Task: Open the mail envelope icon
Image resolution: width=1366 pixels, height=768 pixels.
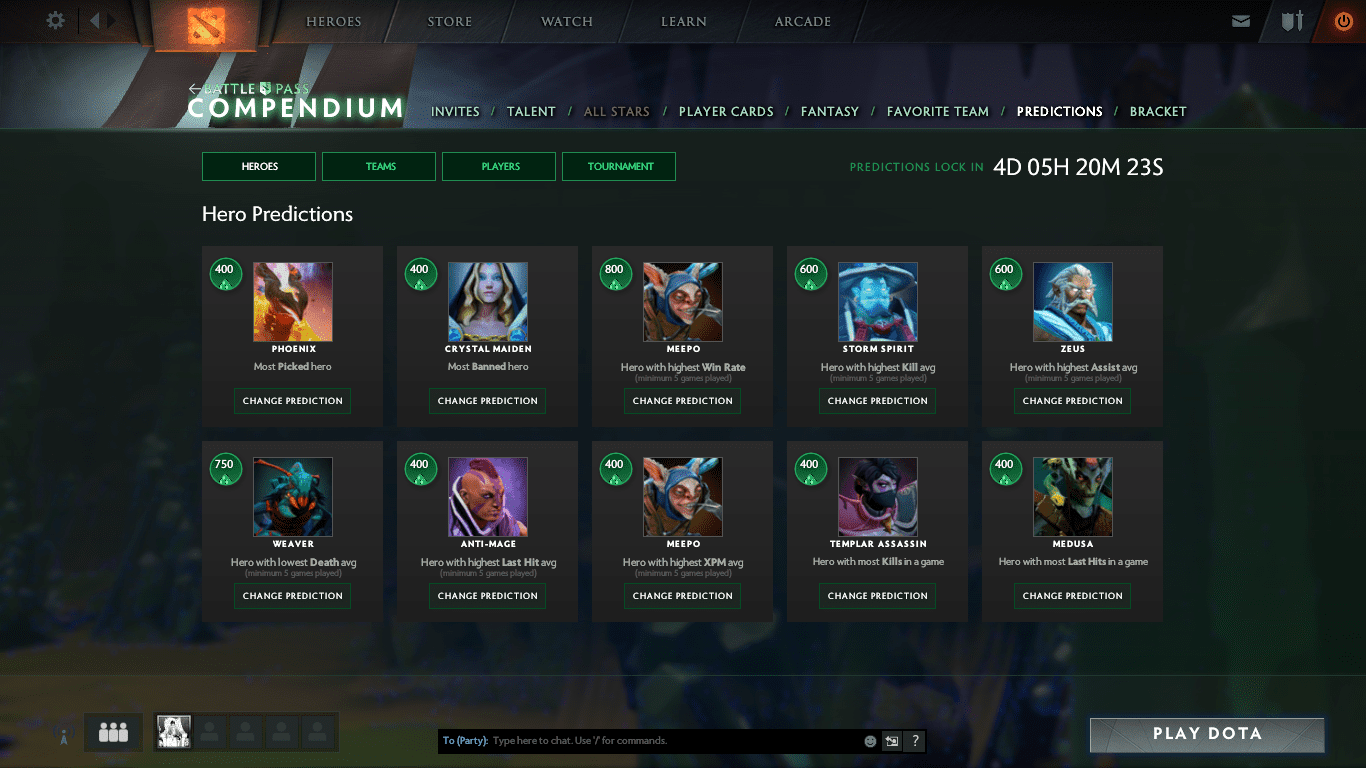Action: (x=1241, y=21)
